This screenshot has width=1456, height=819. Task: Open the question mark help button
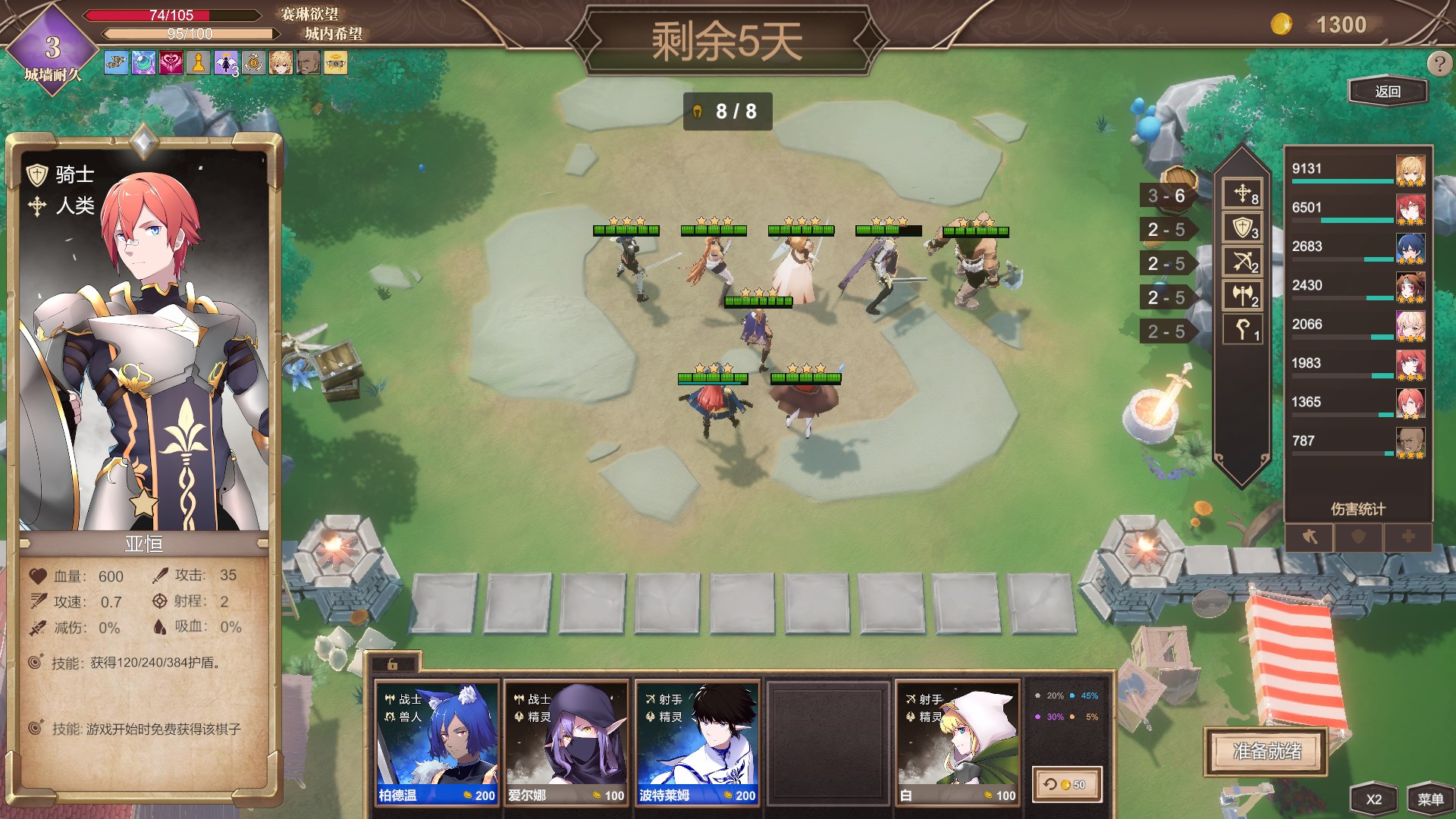click(x=1438, y=64)
